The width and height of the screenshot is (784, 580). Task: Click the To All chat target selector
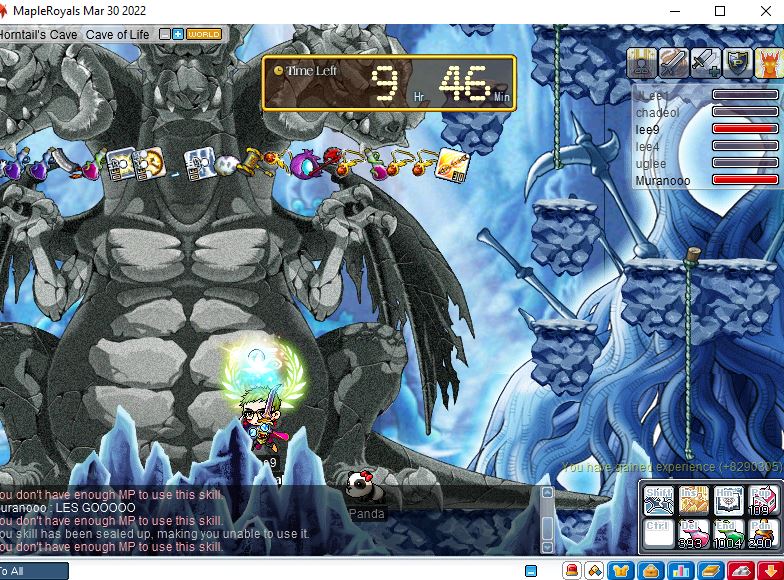32,571
